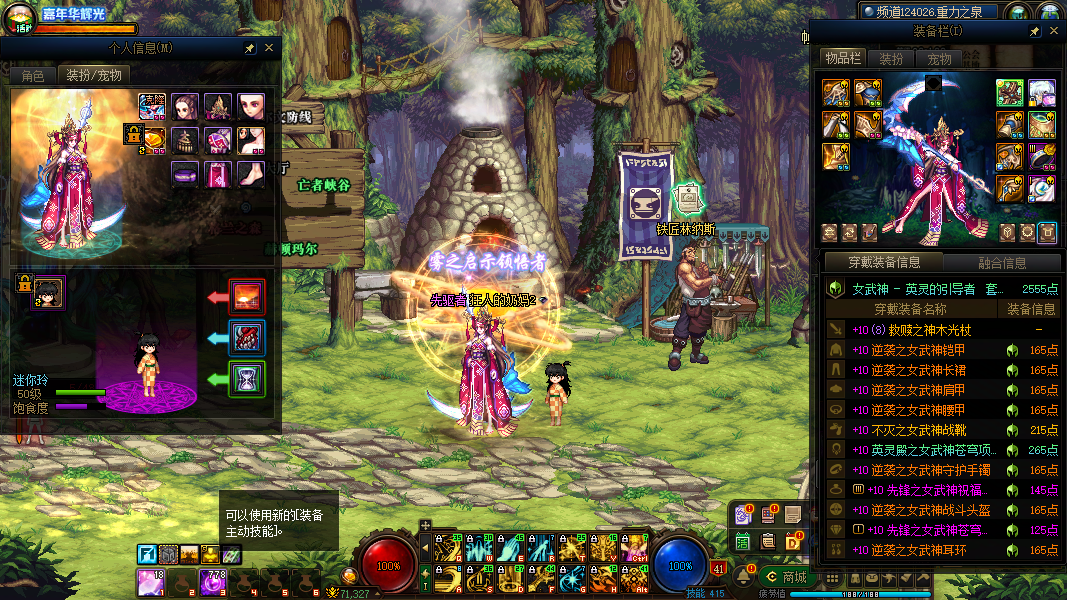Screen dimensions: 1067x600
Task: Close the 个人信息 personal info window
Action: pos(269,48)
